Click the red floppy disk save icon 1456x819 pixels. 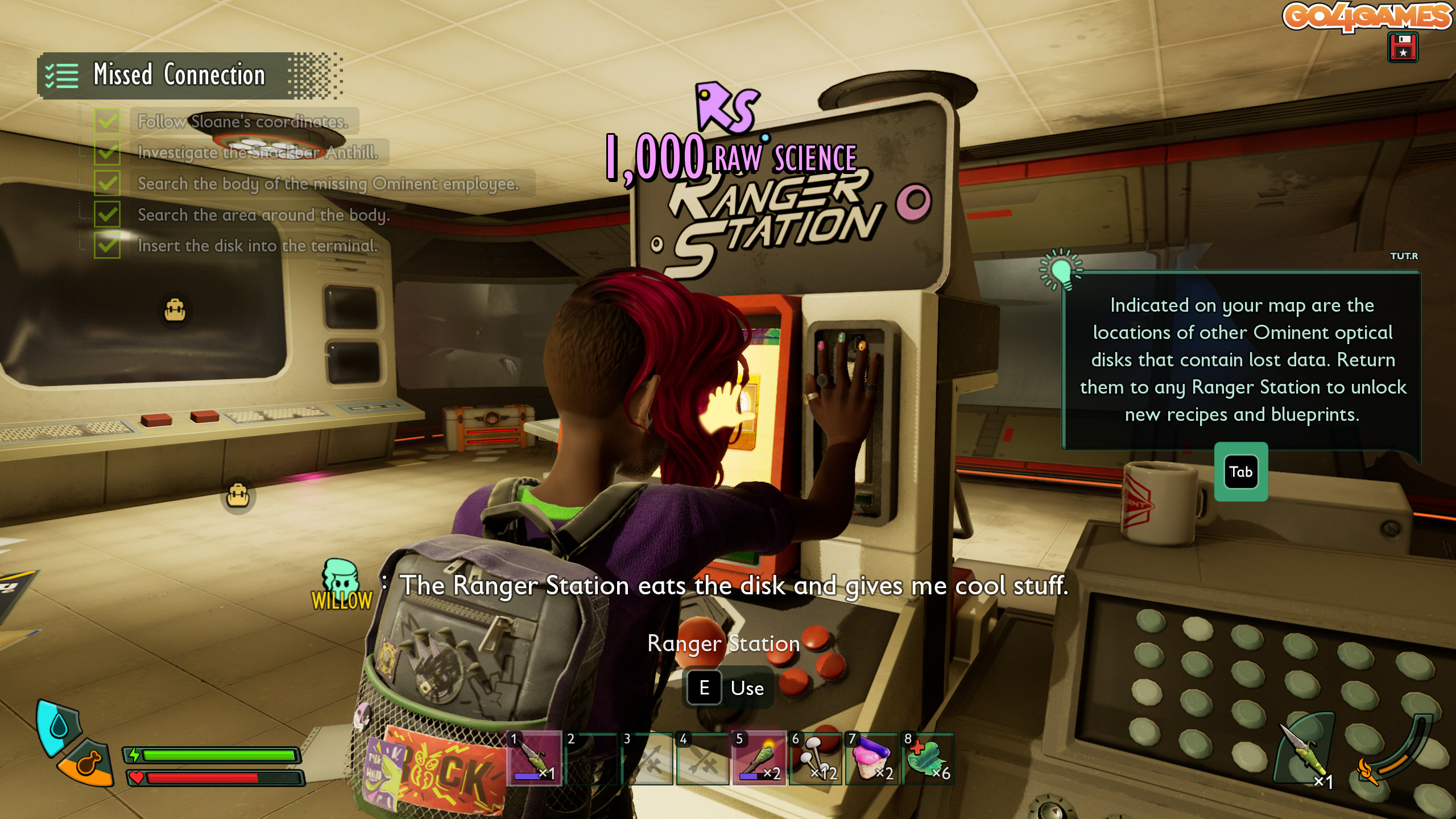[x=1403, y=47]
